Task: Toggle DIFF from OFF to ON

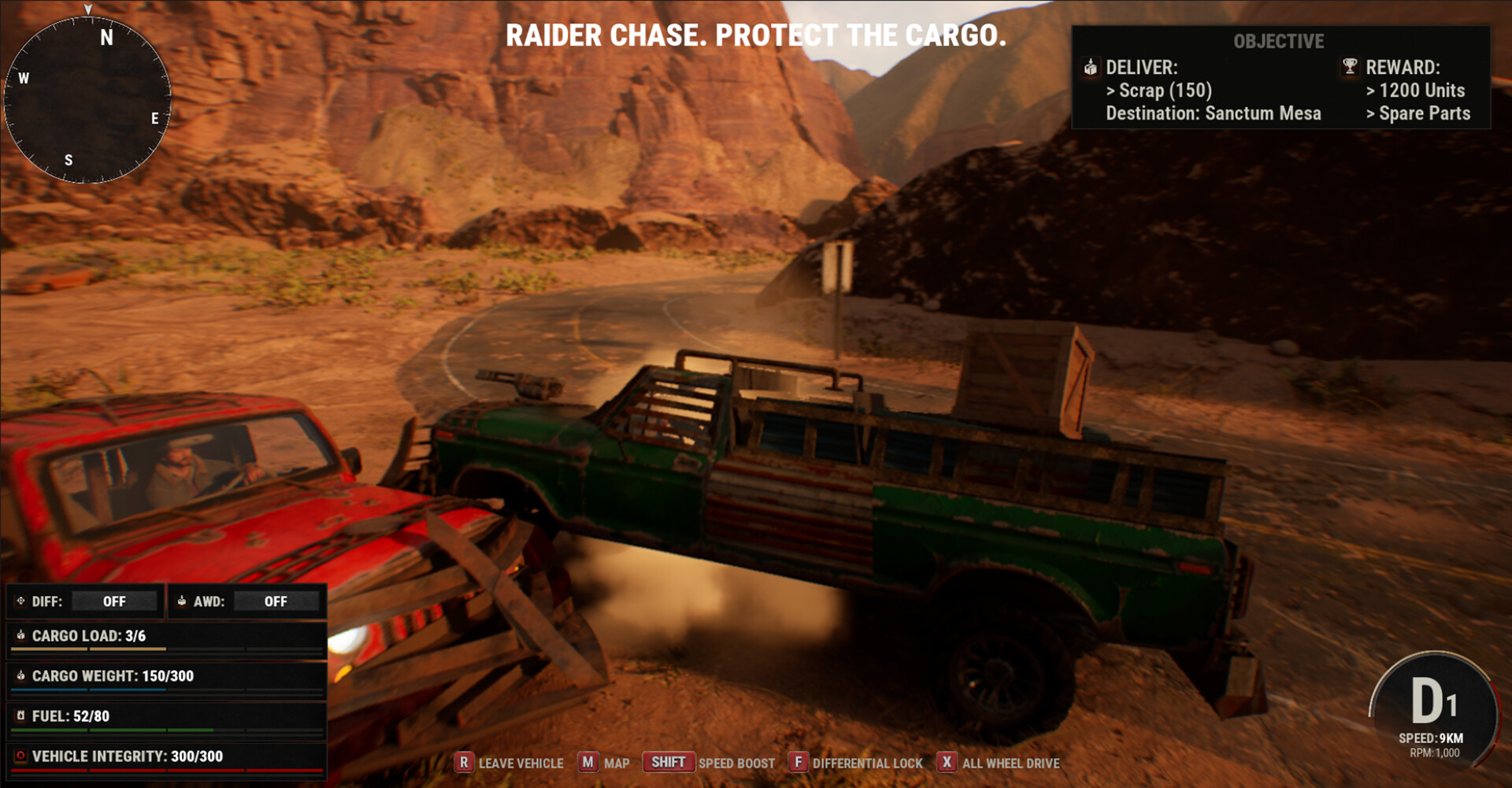Action: [114, 601]
